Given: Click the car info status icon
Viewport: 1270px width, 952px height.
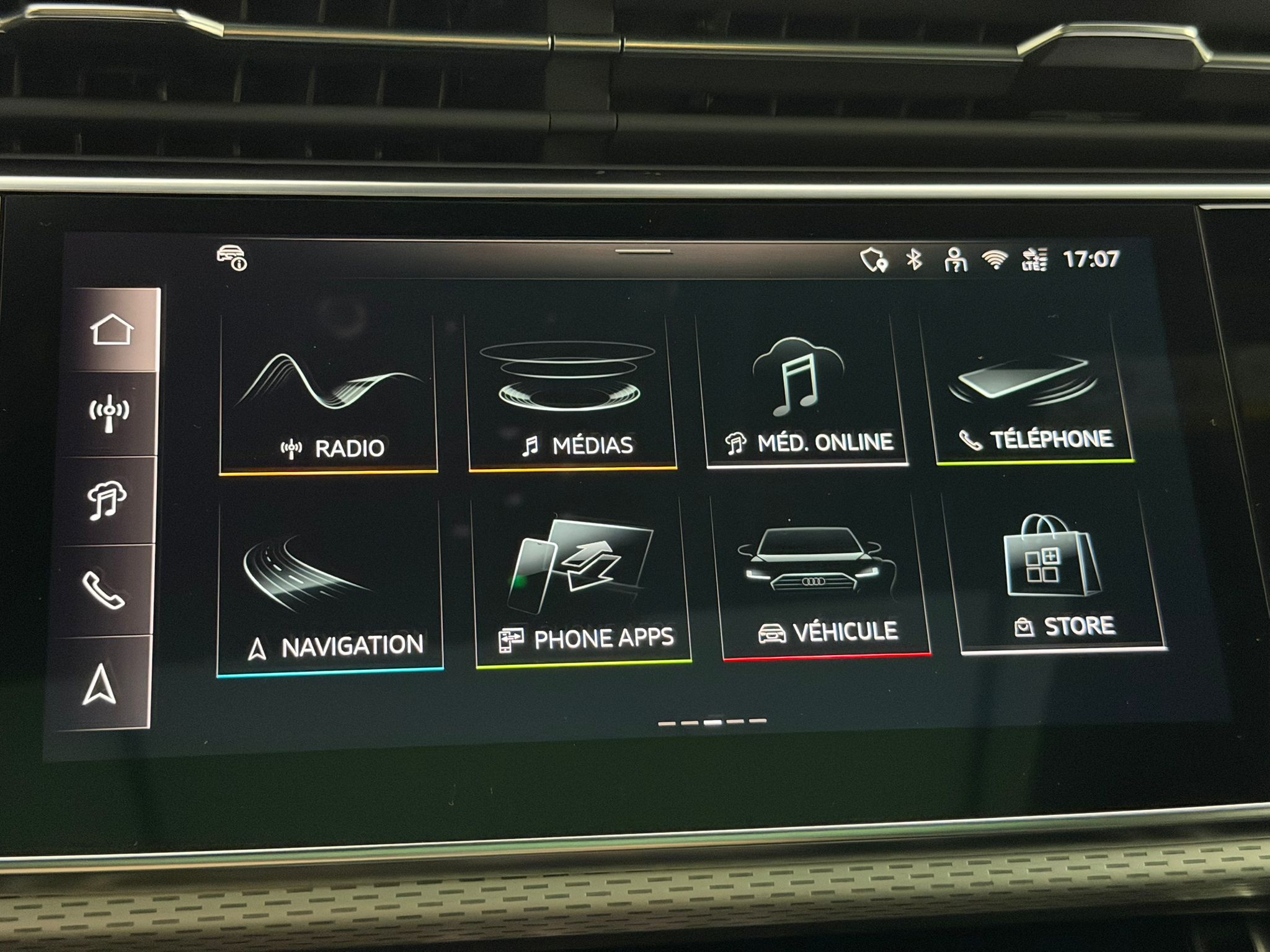Looking at the screenshot, I should pyautogui.click(x=232, y=258).
